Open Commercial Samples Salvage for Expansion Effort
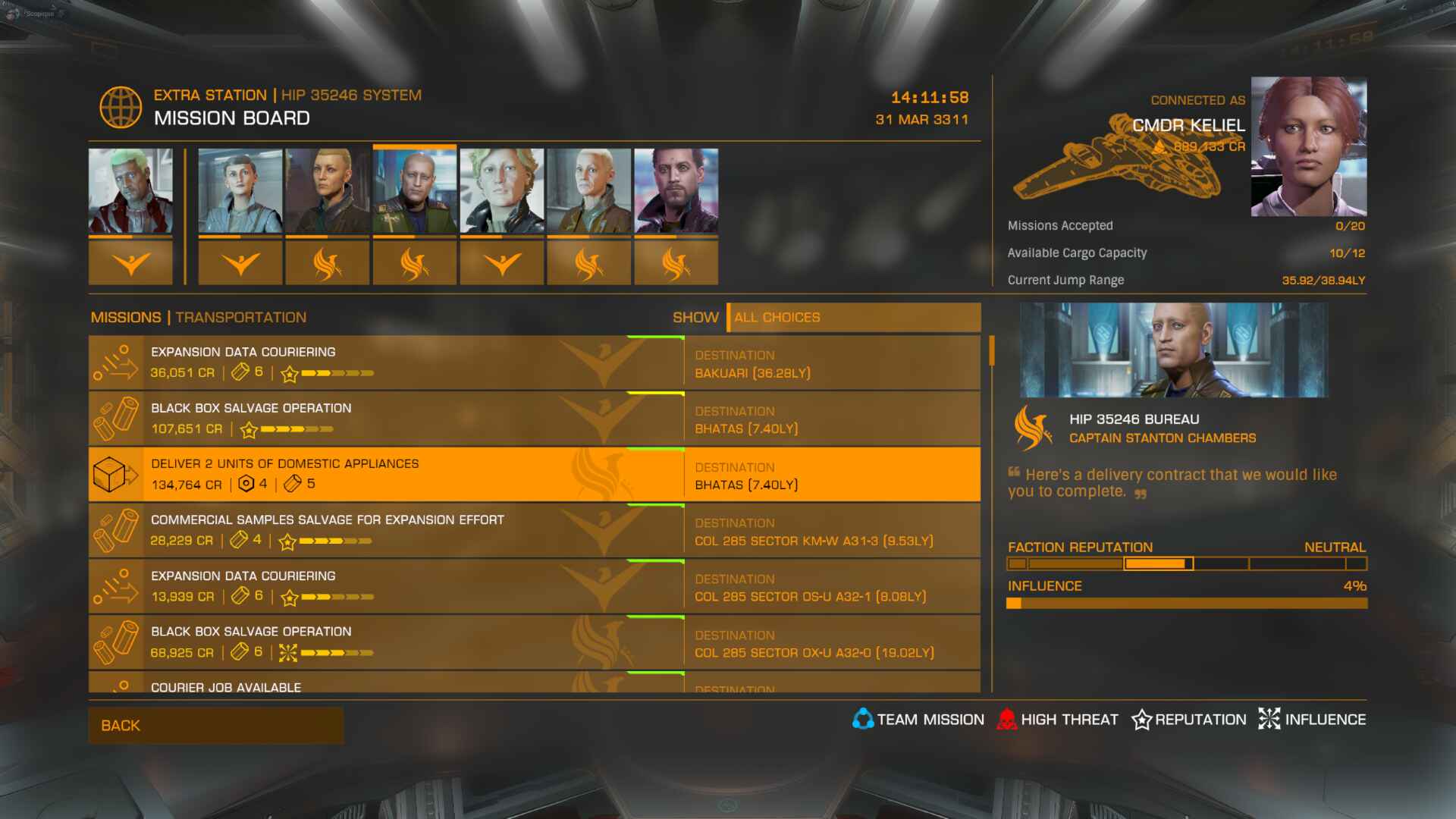The image size is (1456, 819). pos(534,531)
